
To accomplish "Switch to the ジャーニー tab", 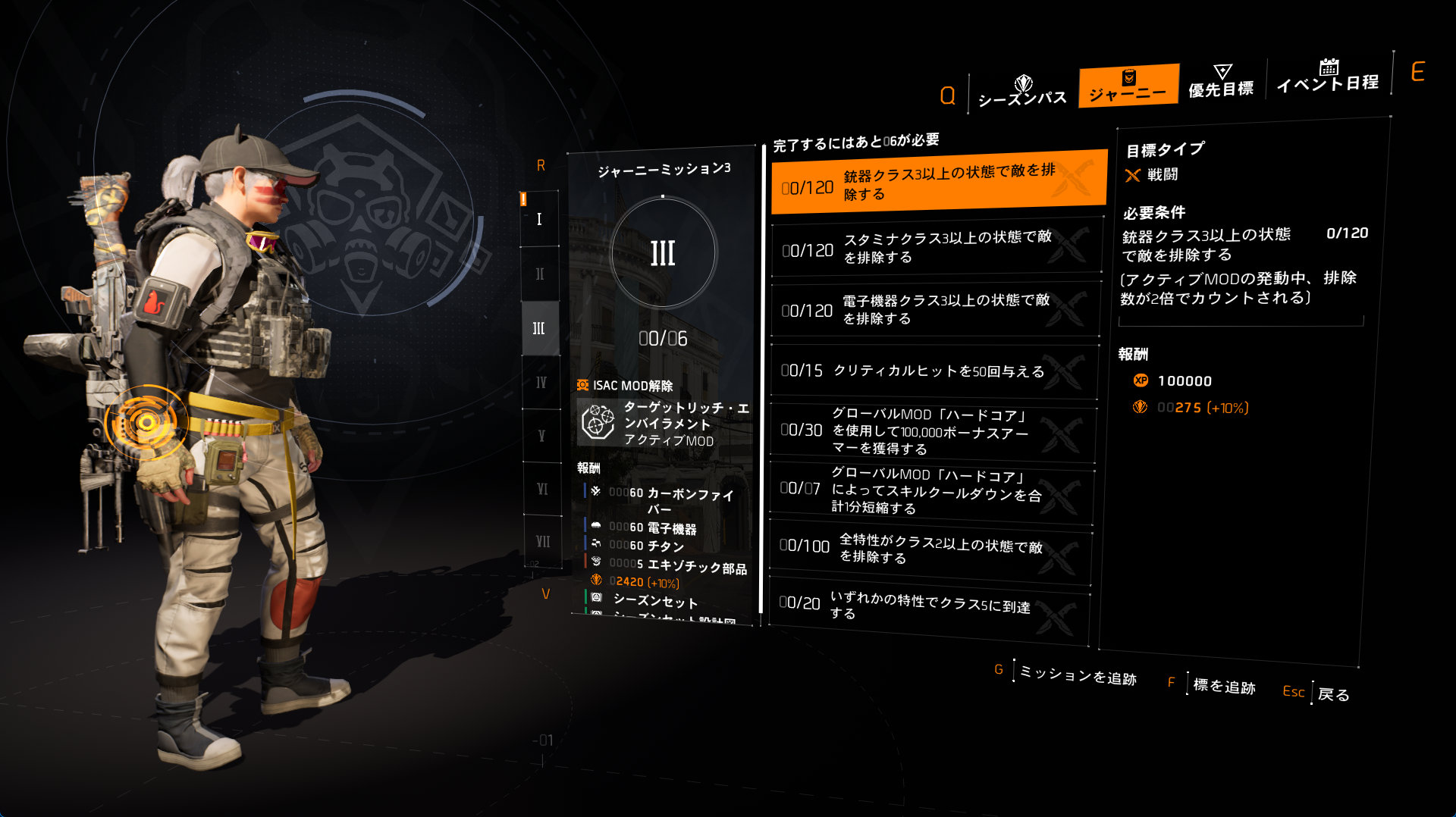I will tap(1128, 86).
